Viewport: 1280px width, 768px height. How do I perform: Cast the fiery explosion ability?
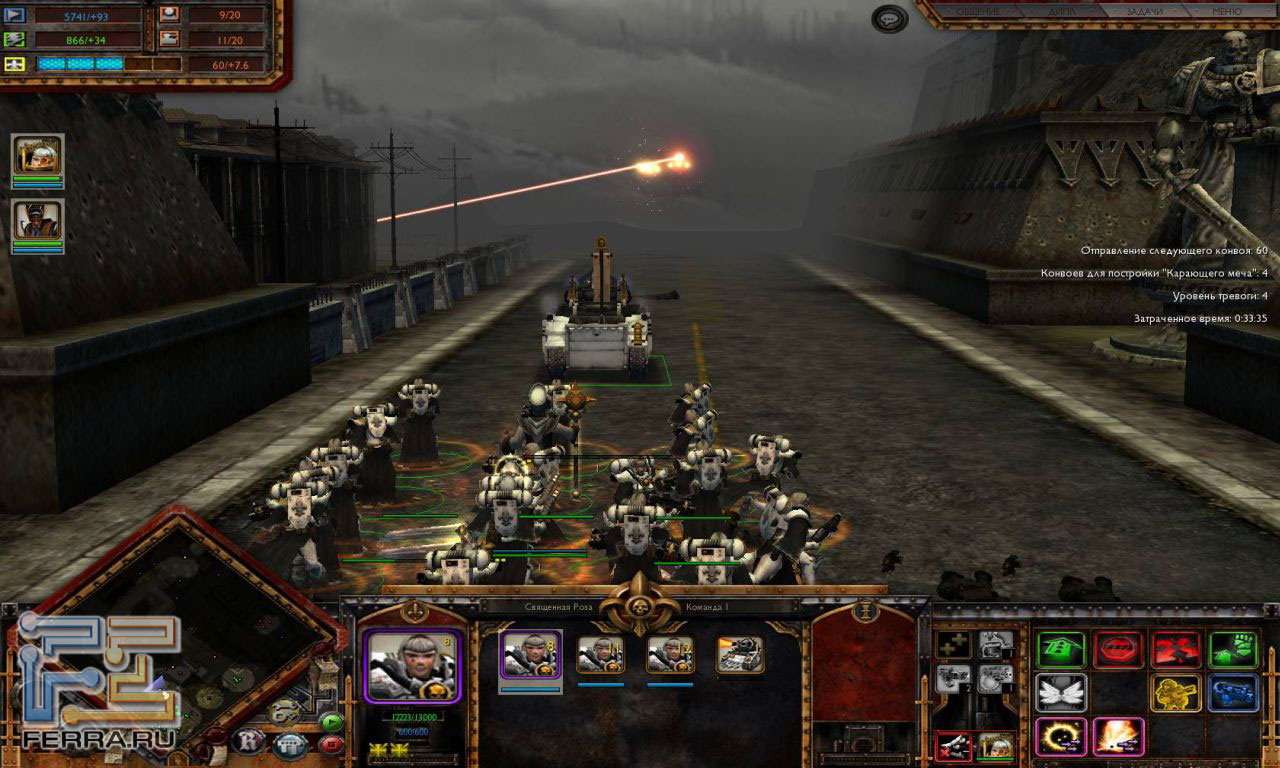1118,737
